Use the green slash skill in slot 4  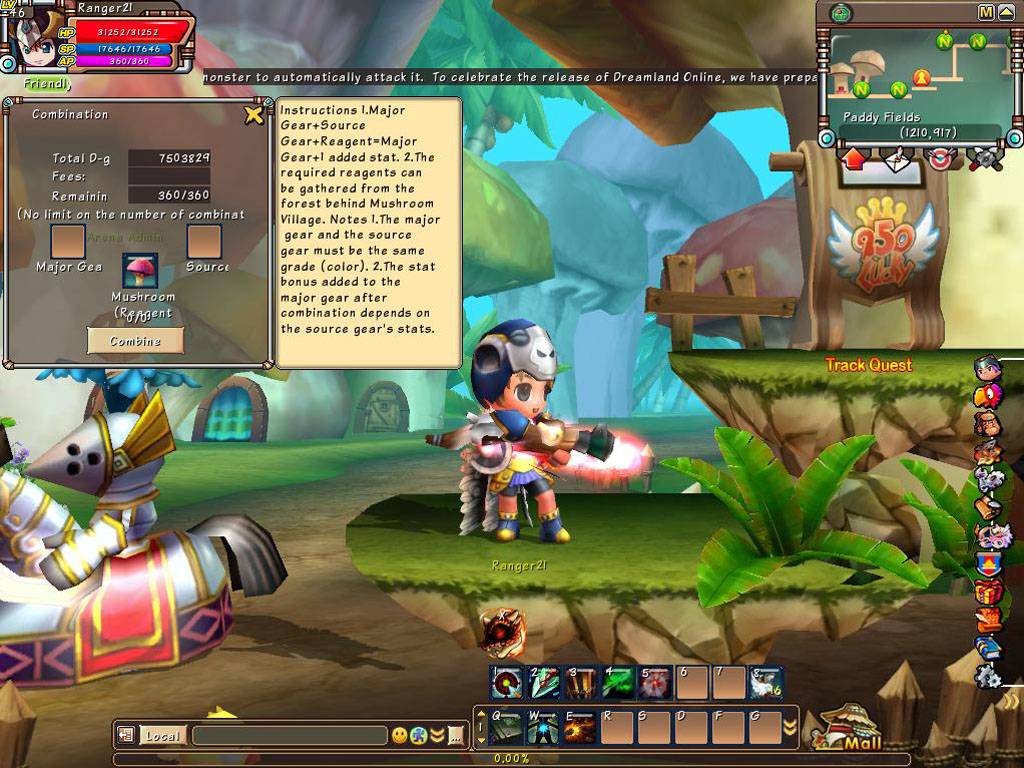(617, 683)
